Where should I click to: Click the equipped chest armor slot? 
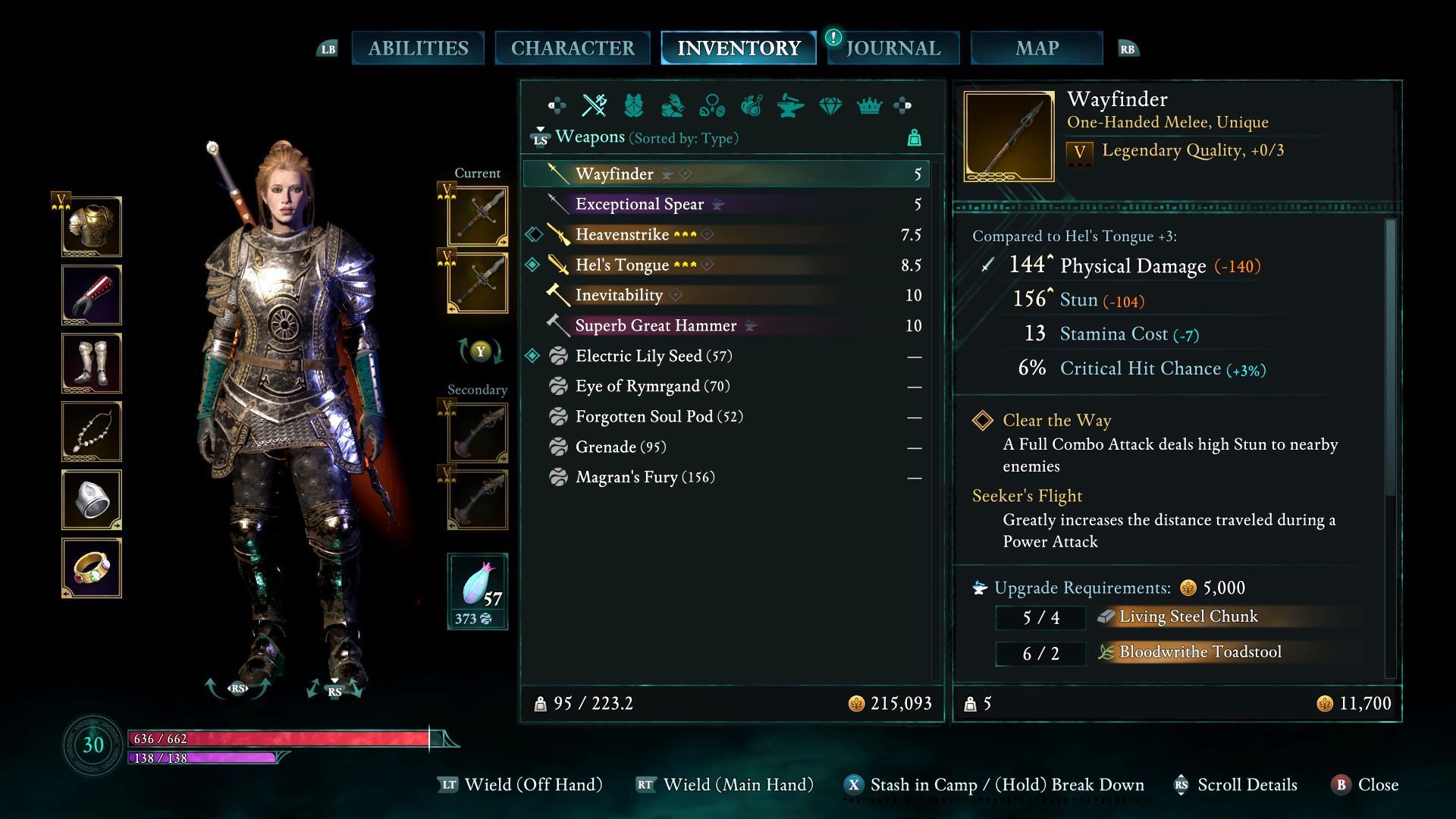(92, 227)
